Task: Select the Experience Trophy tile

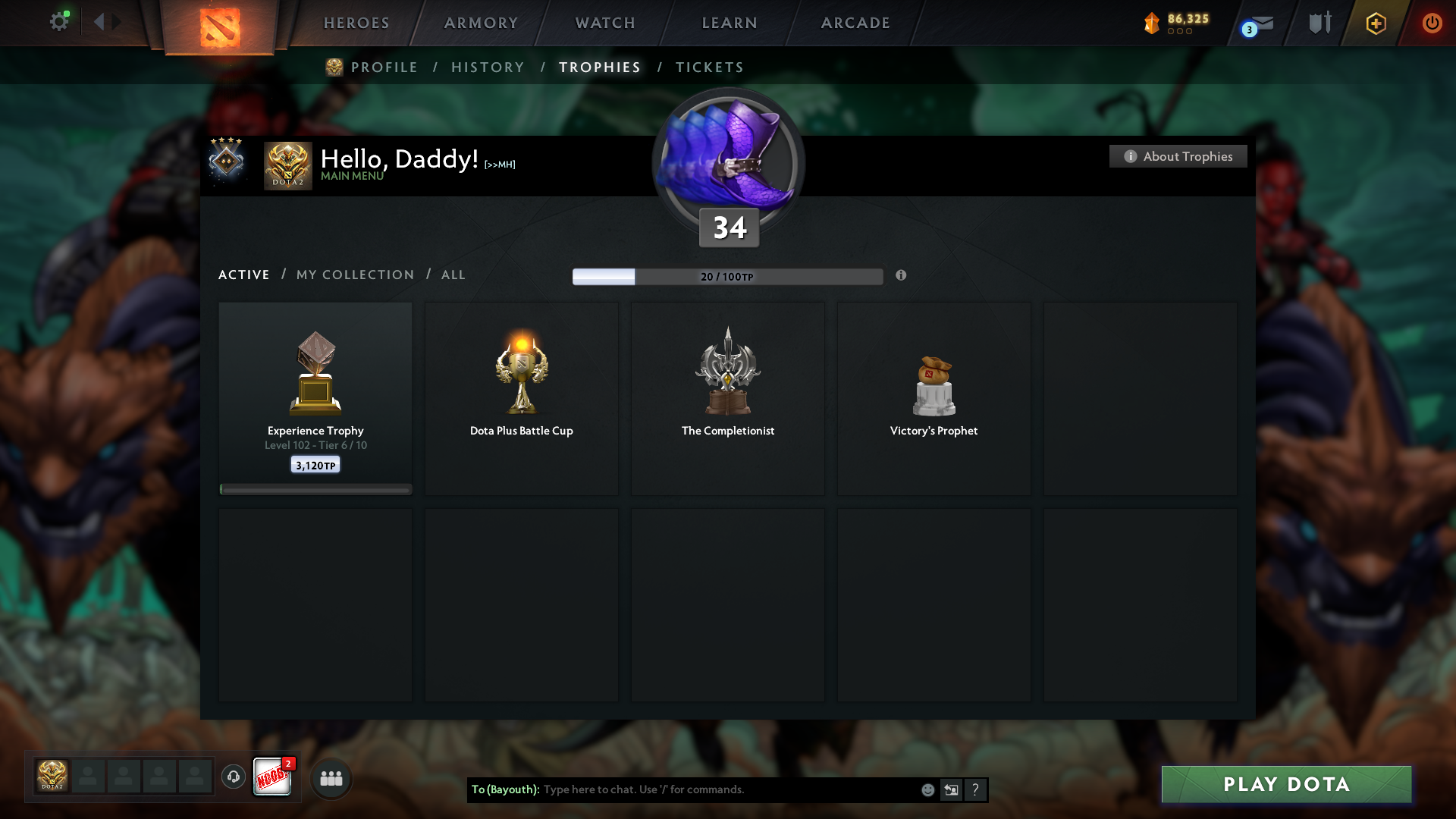Action: (315, 398)
